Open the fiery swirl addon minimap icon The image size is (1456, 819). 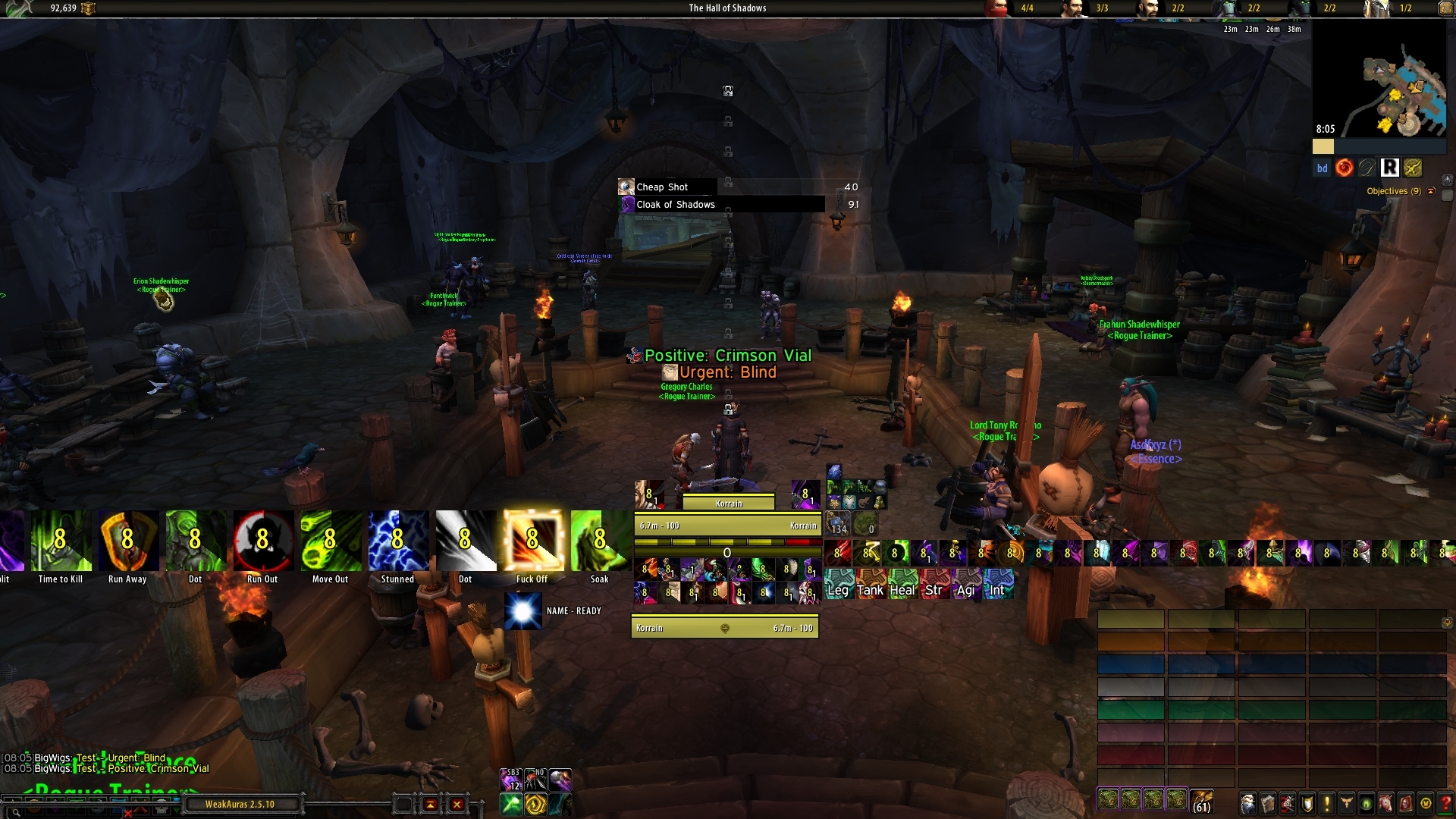[1345, 168]
